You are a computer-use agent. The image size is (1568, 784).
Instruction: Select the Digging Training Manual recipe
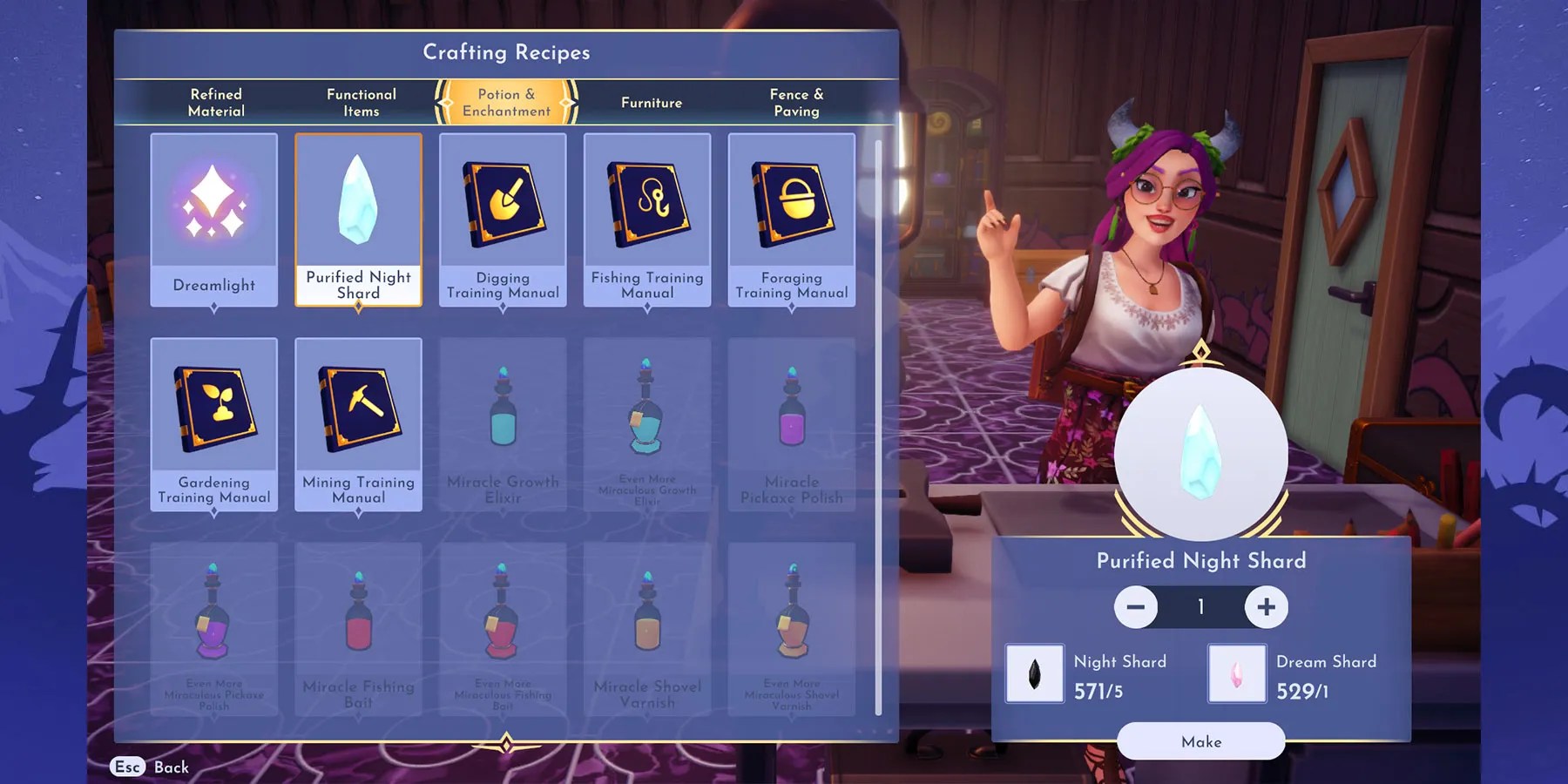(503, 220)
